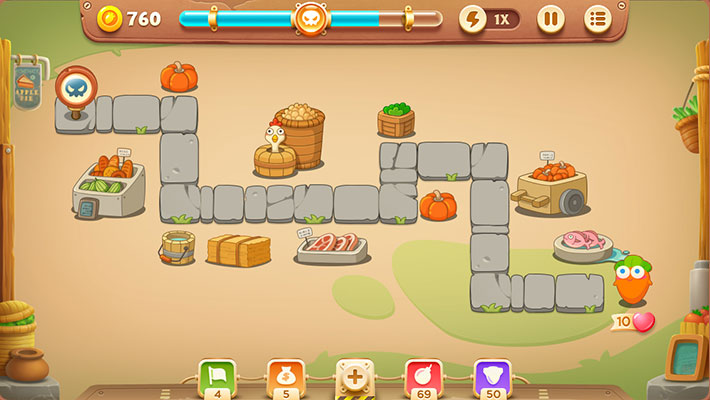710x400 pixels.
Task: Use the green flag item
Action: click(217, 377)
